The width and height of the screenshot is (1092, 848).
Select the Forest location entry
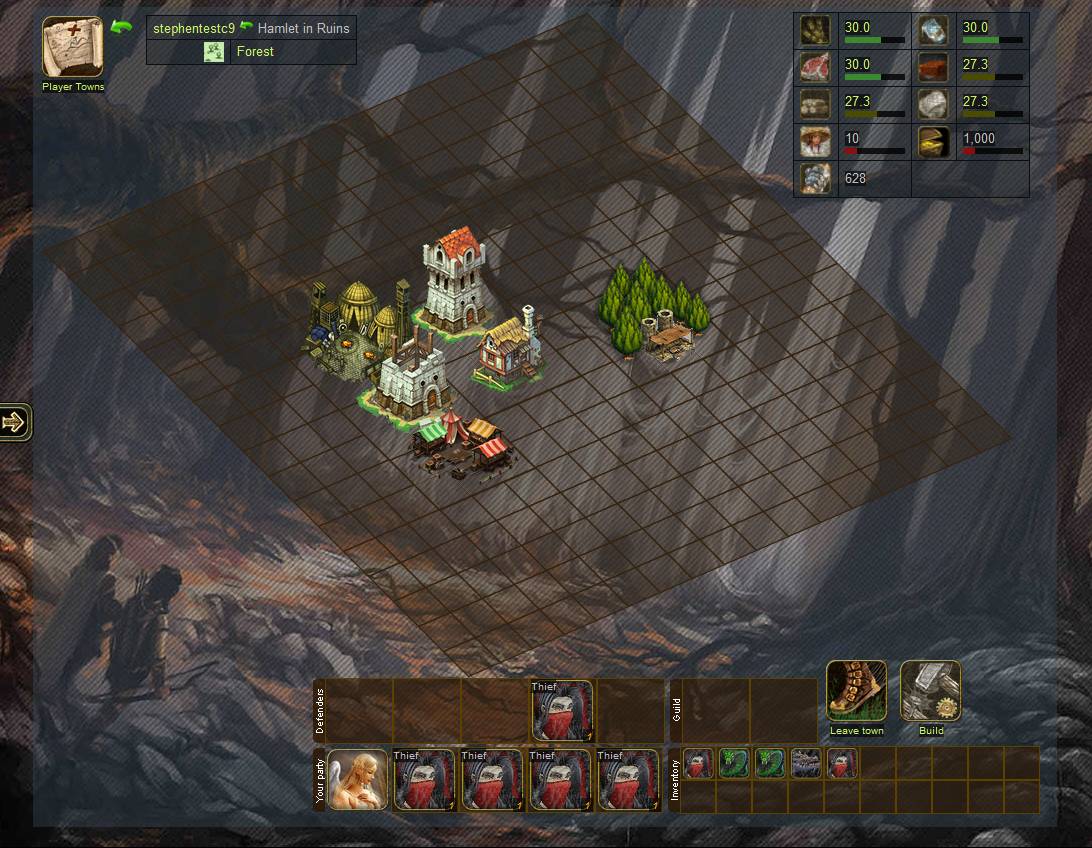pos(254,52)
